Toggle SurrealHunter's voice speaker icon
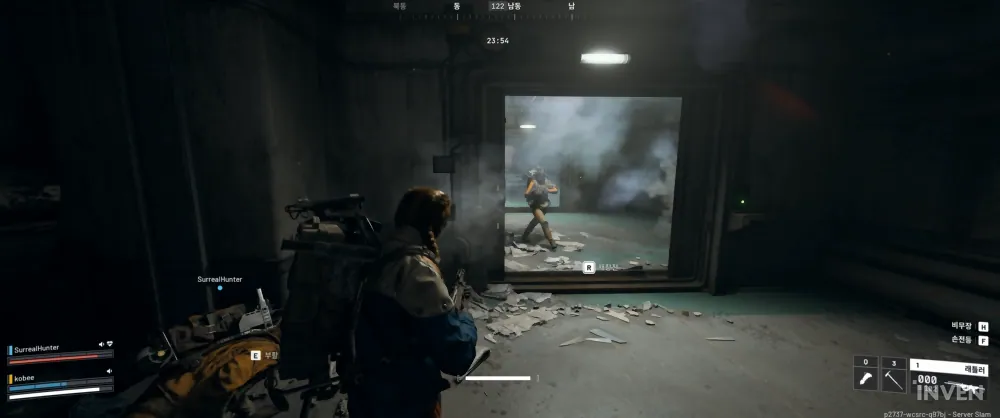 101,344
